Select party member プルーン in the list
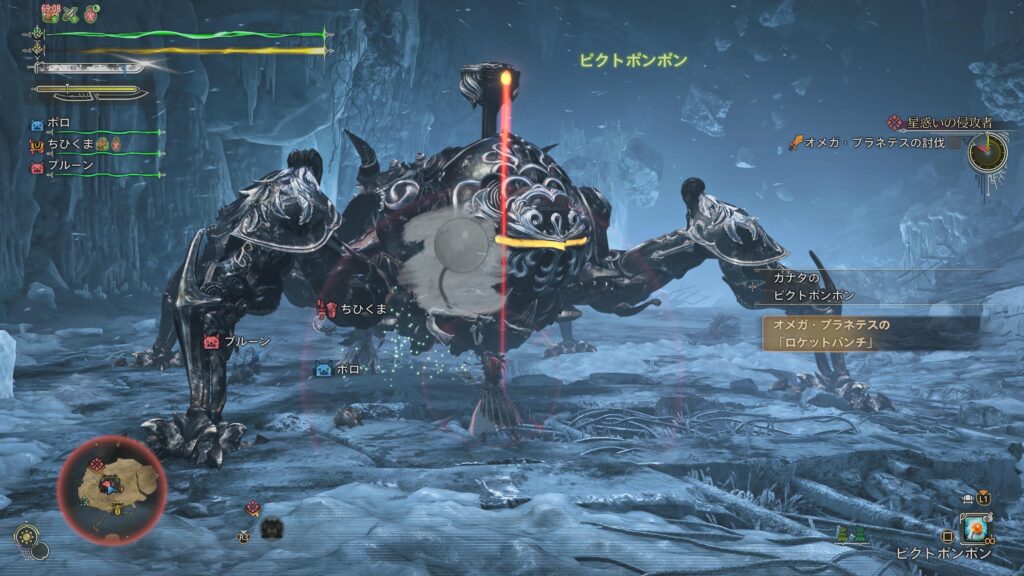 (70, 166)
